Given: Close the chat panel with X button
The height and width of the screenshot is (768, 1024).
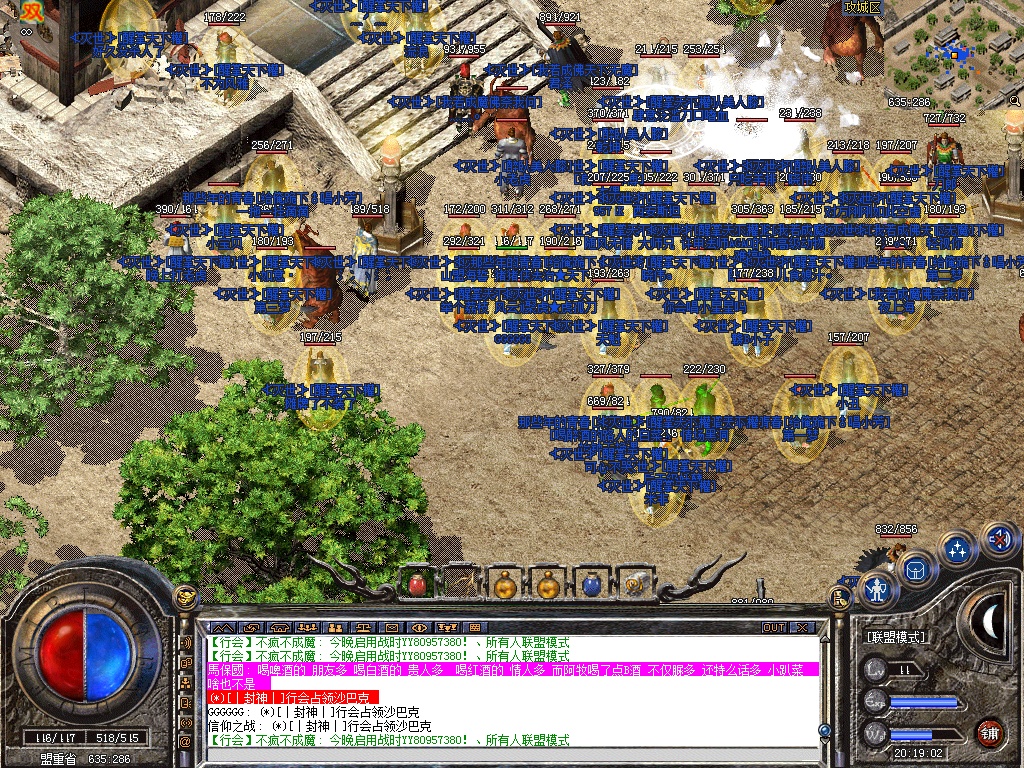Looking at the screenshot, I should point(802,628).
